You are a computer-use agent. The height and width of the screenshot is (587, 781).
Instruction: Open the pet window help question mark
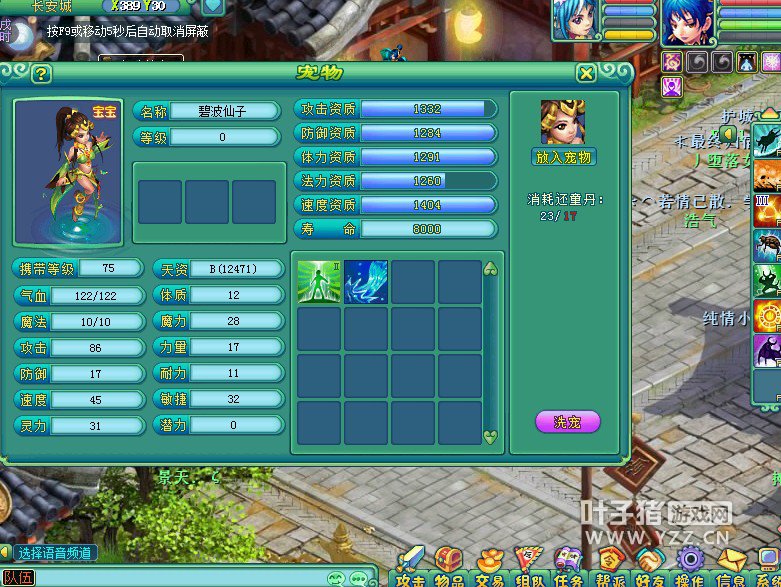(40, 74)
